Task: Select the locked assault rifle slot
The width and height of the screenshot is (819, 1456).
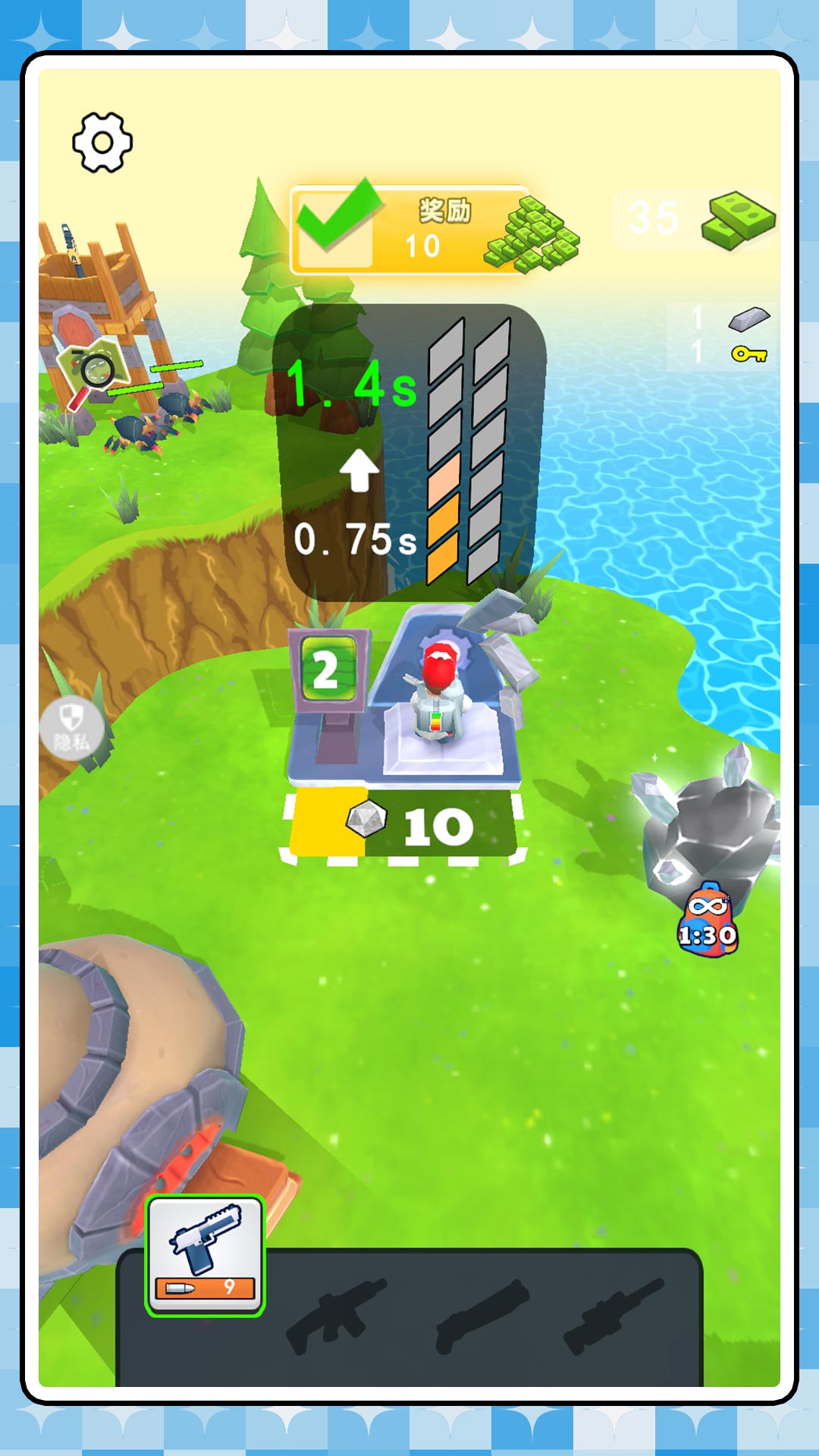Action: click(x=337, y=1315)
